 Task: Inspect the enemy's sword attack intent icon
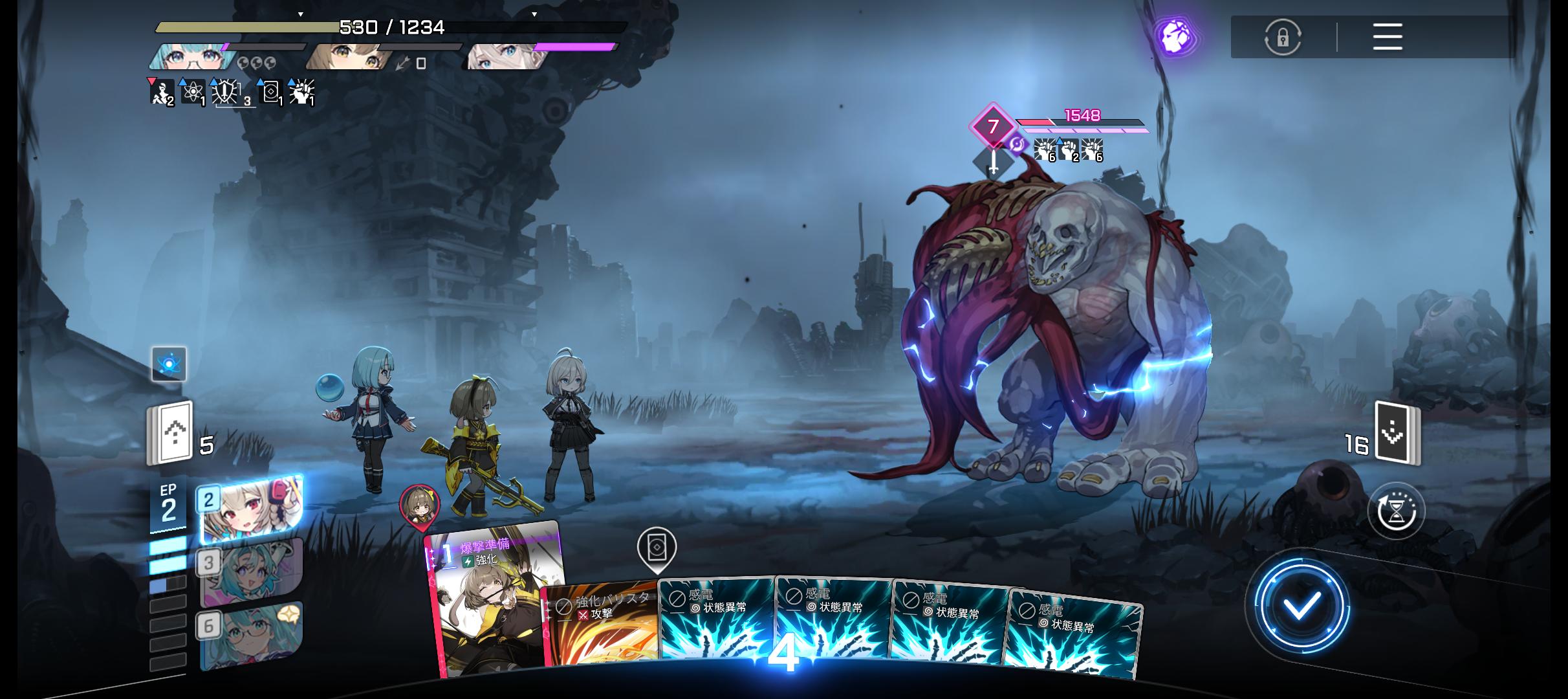click(993, 162)
